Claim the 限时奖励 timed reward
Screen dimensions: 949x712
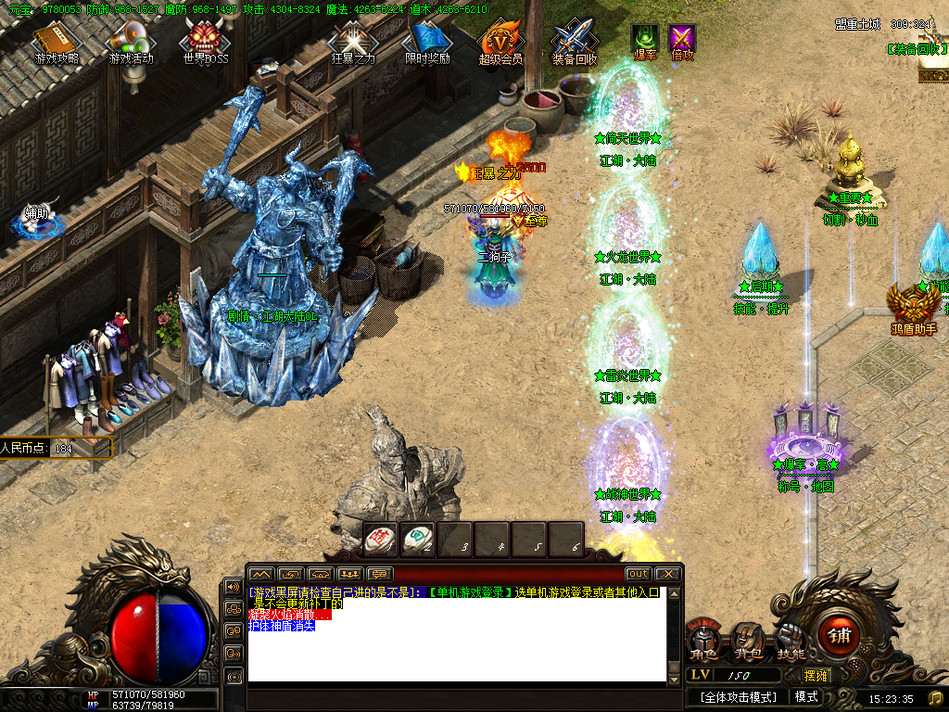pos(427,42)
